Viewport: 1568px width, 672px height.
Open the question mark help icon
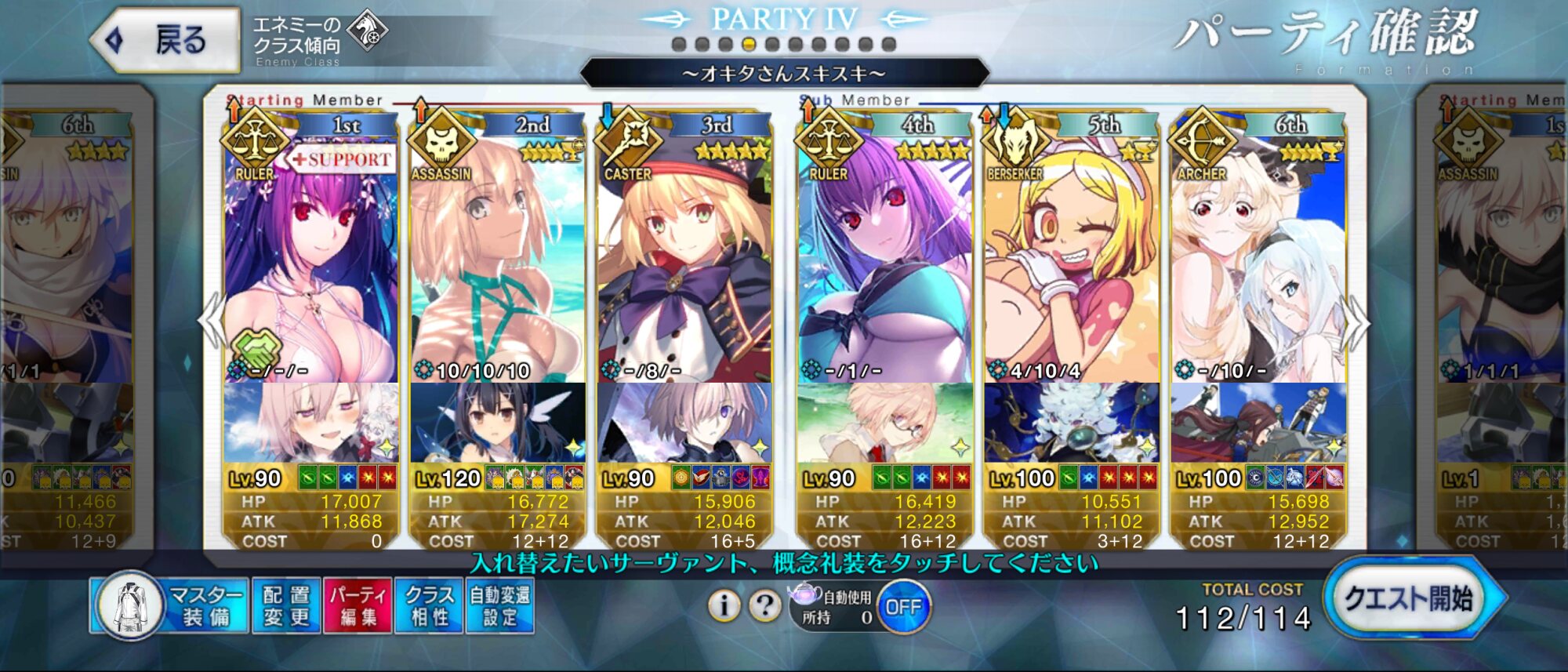[x=764, y=605]
